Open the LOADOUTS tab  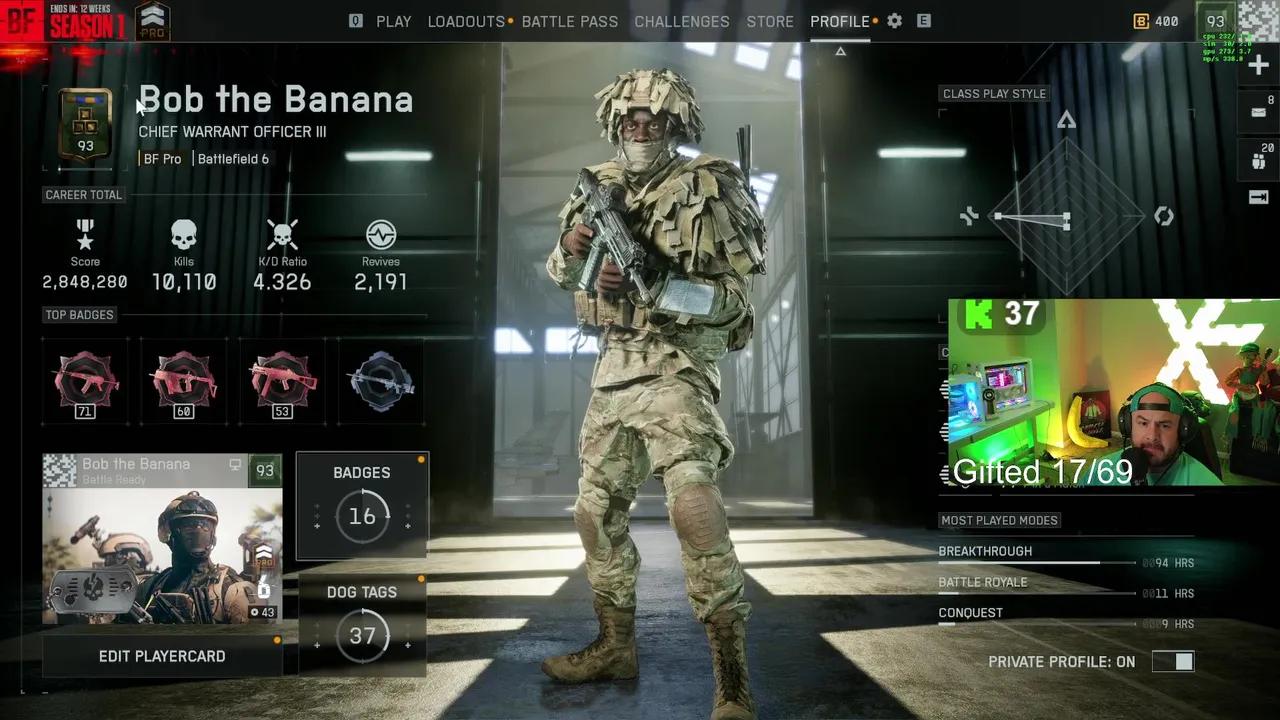pos(466,21)
